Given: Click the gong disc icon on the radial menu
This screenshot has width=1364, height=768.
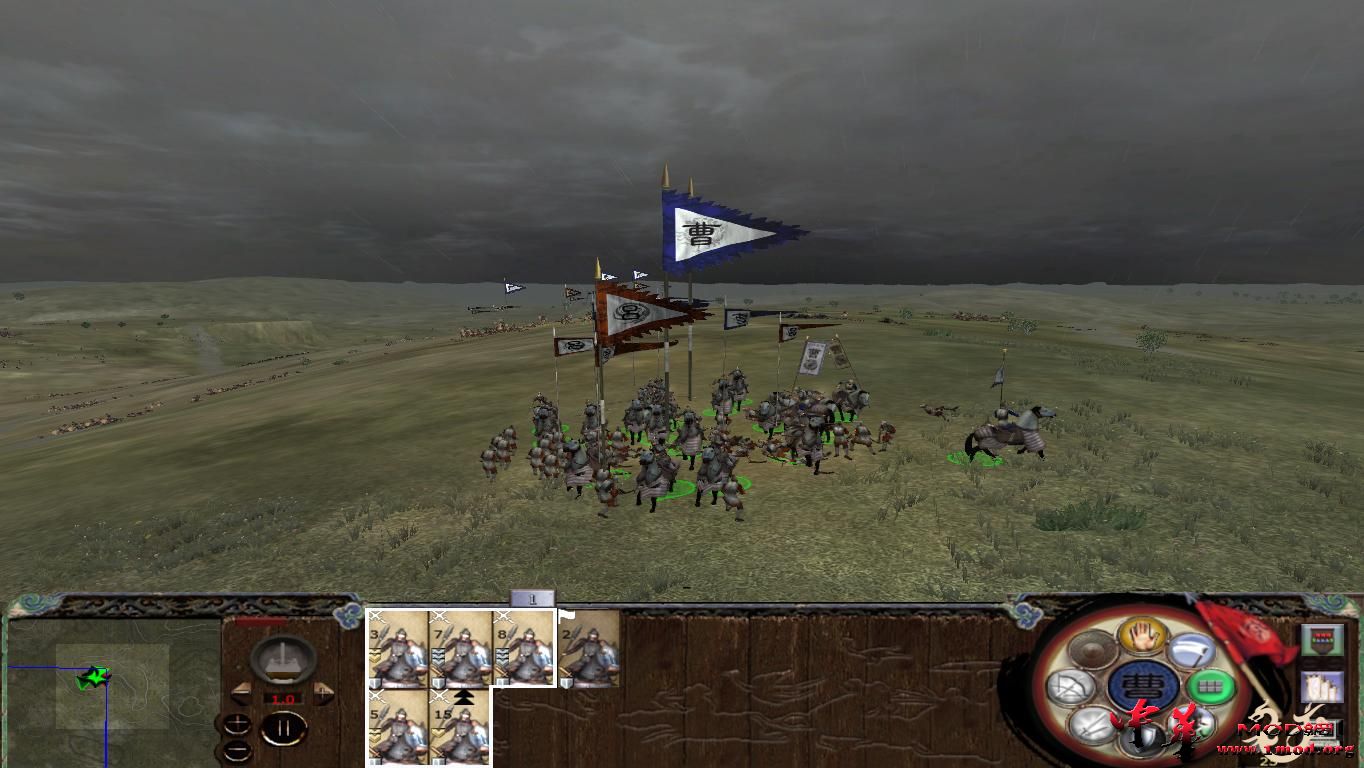Looking at the screenshot, I should tap(1090, 649).
